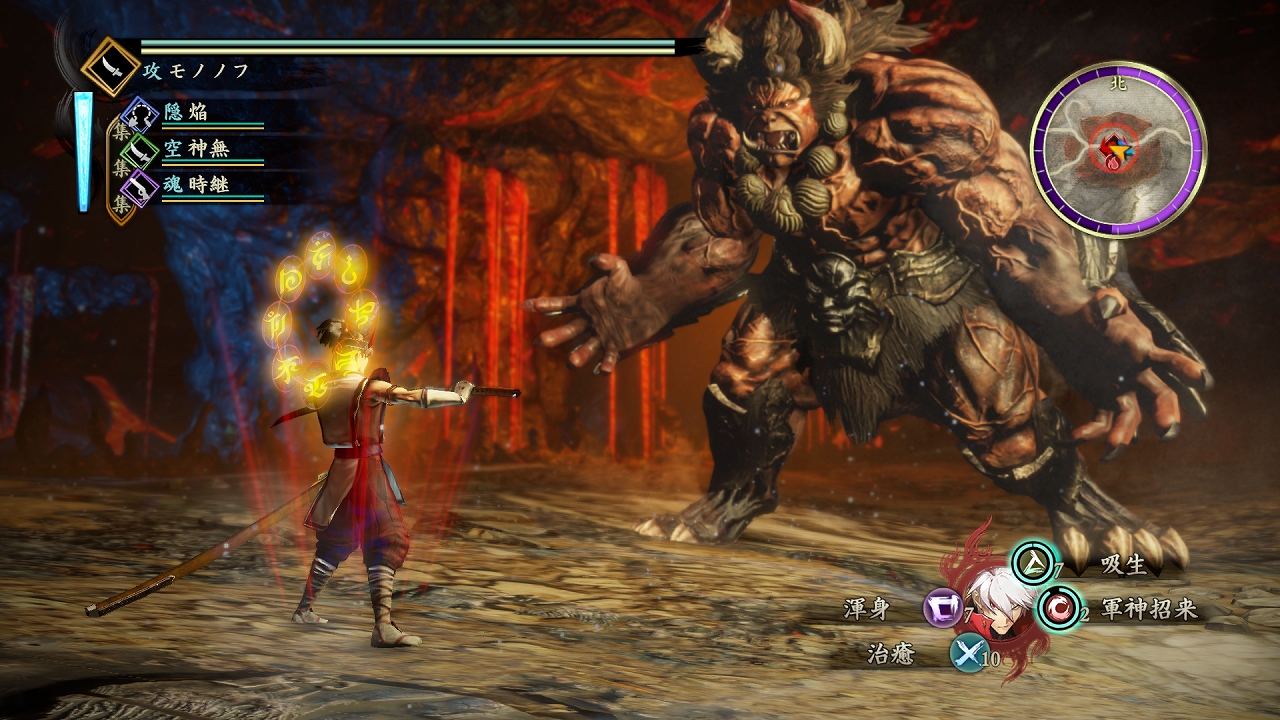Trigger the 渾身 skill
The image size is (1280, 720).
point(942,608)
